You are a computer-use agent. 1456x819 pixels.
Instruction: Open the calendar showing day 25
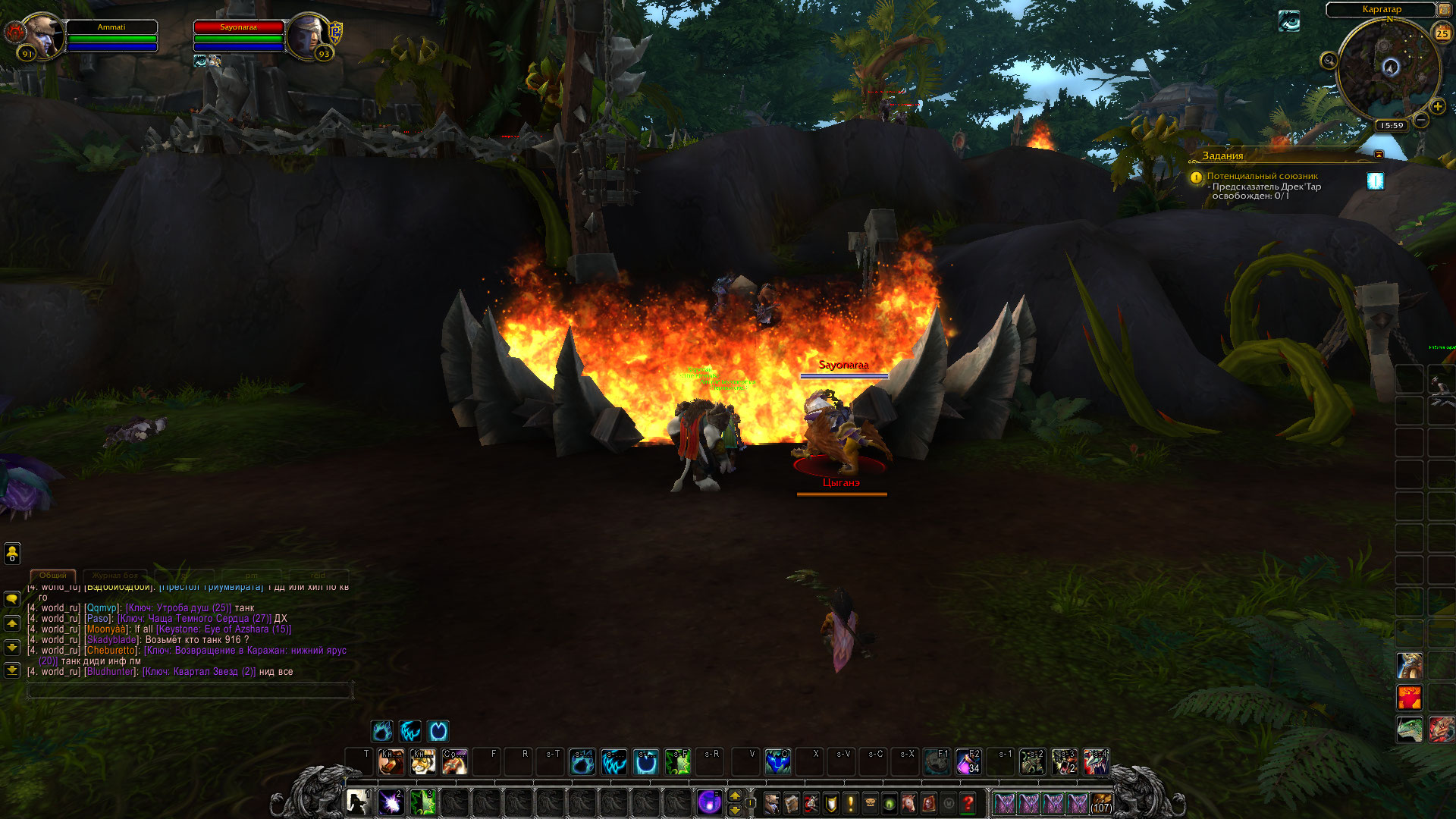tap(1442, 33)
